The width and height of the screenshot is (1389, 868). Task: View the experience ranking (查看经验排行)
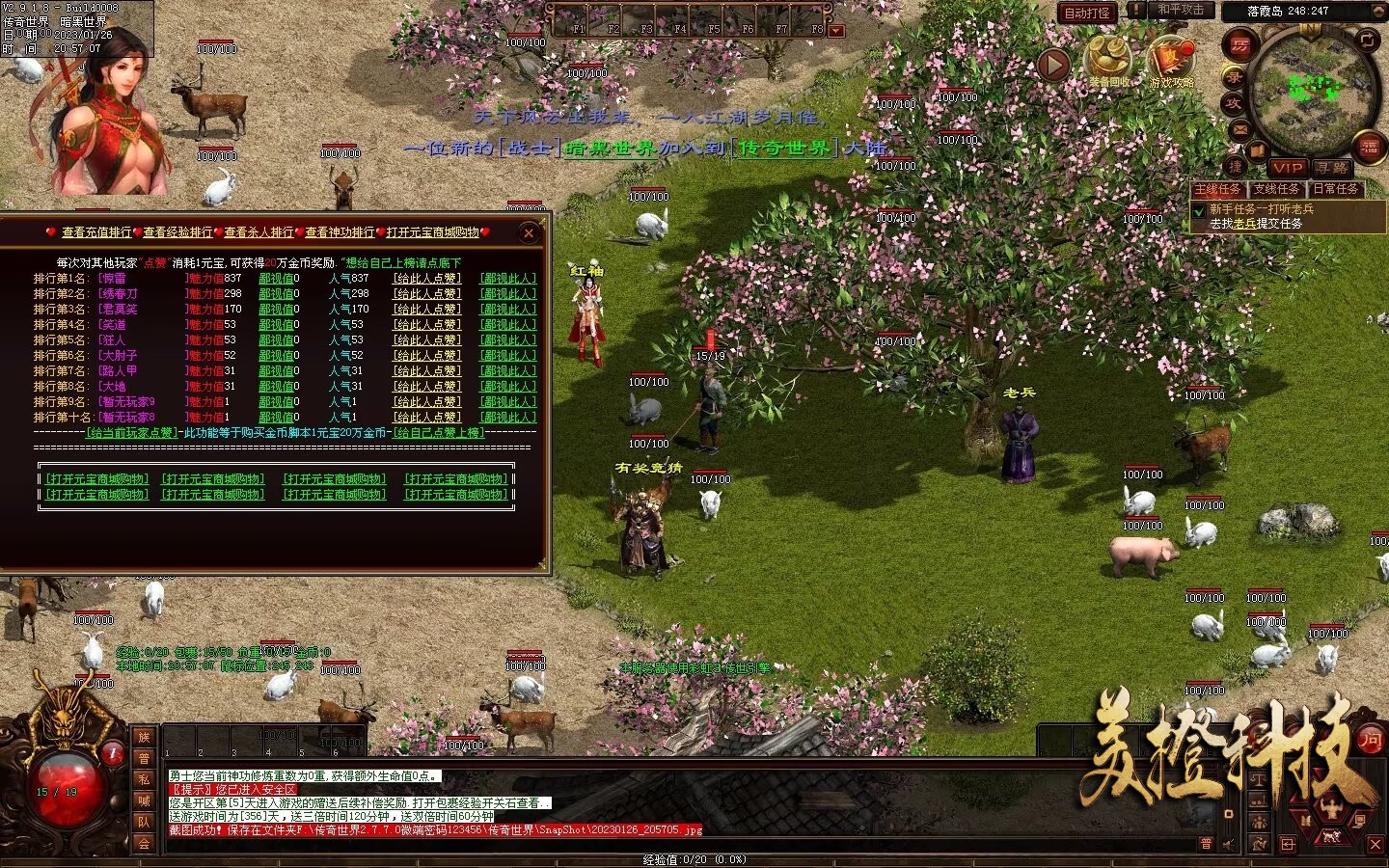[177, 232]
